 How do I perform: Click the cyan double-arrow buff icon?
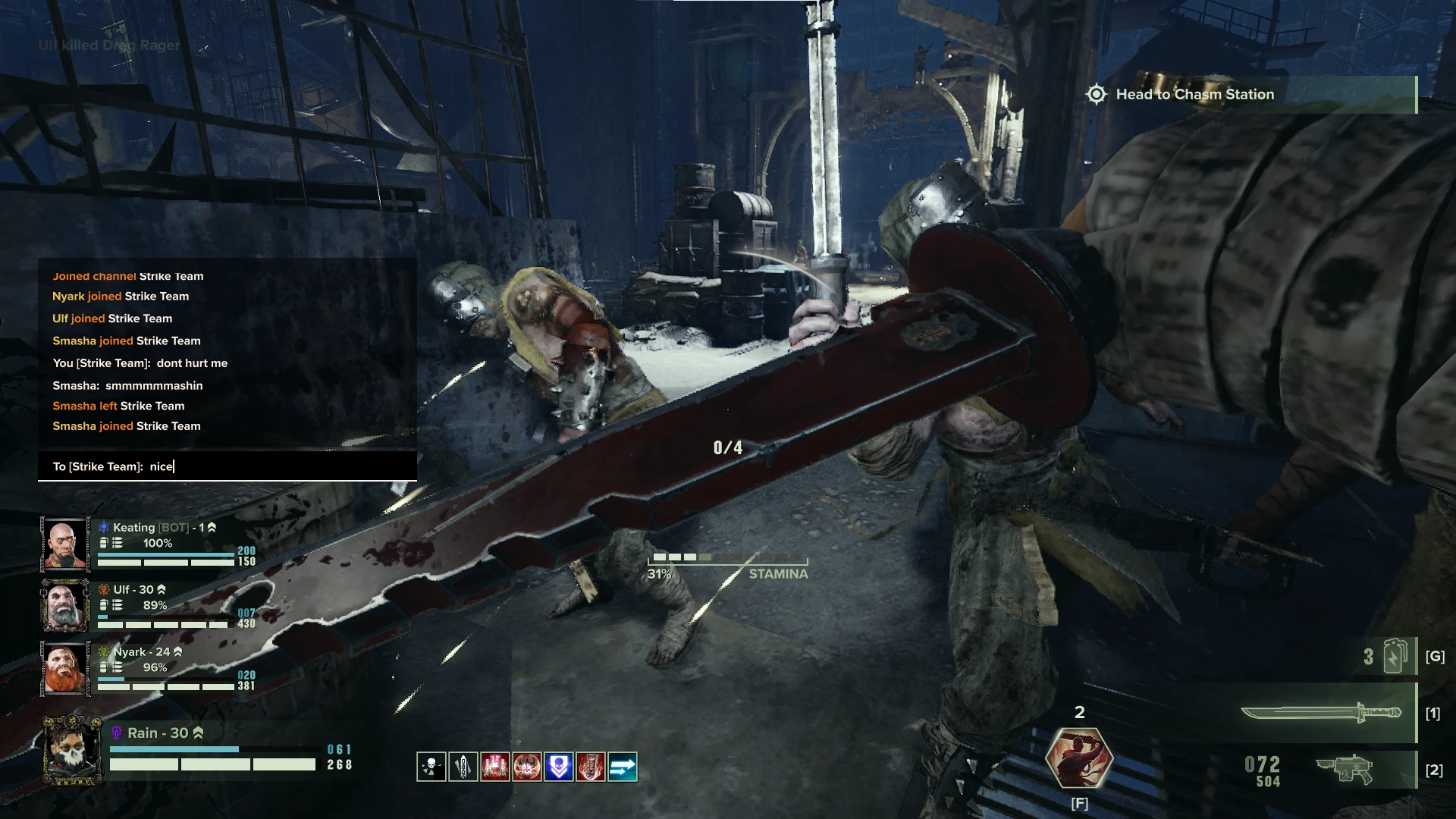click(623, 767)
